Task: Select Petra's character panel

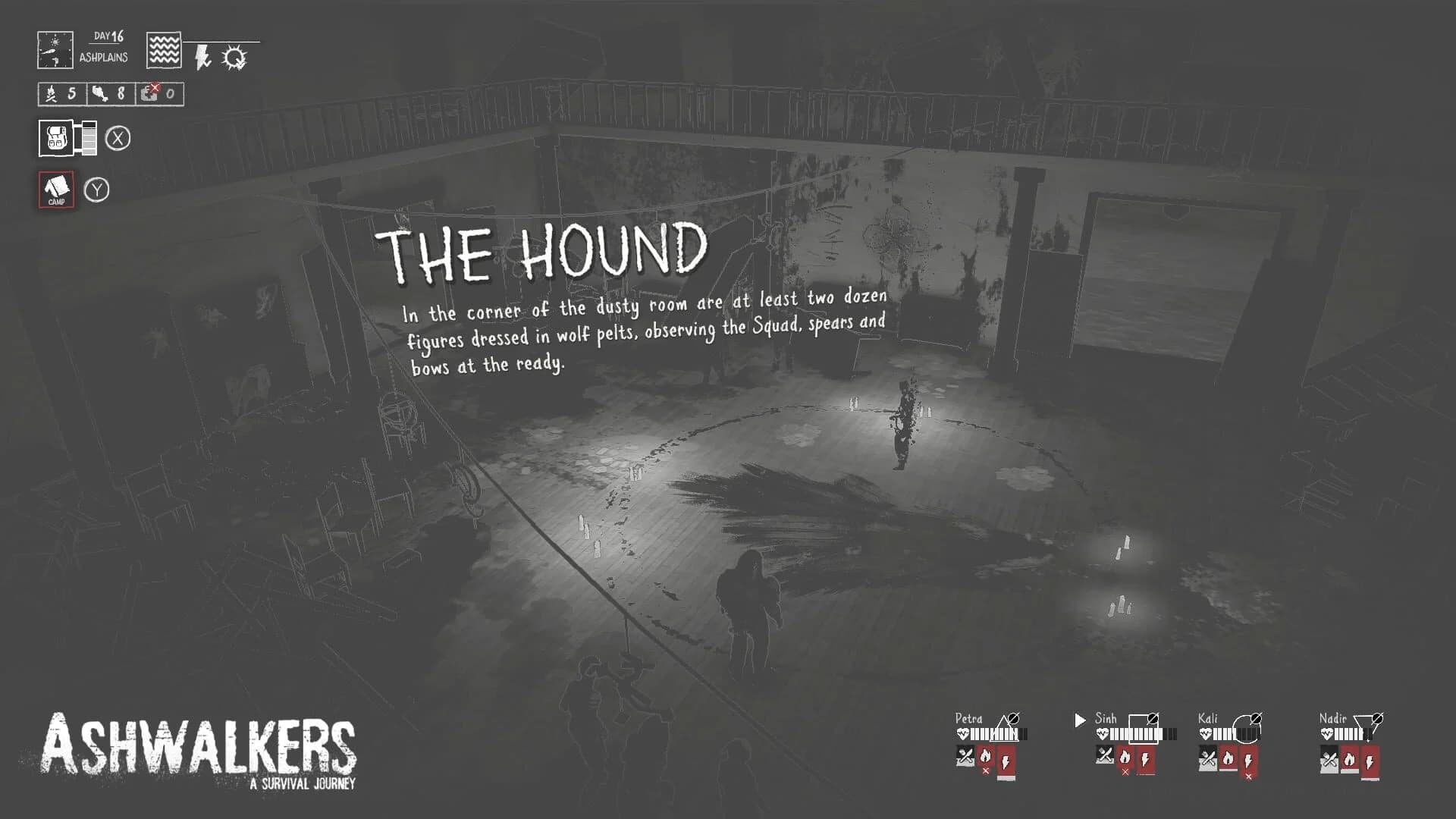Action: click(971, 717)
